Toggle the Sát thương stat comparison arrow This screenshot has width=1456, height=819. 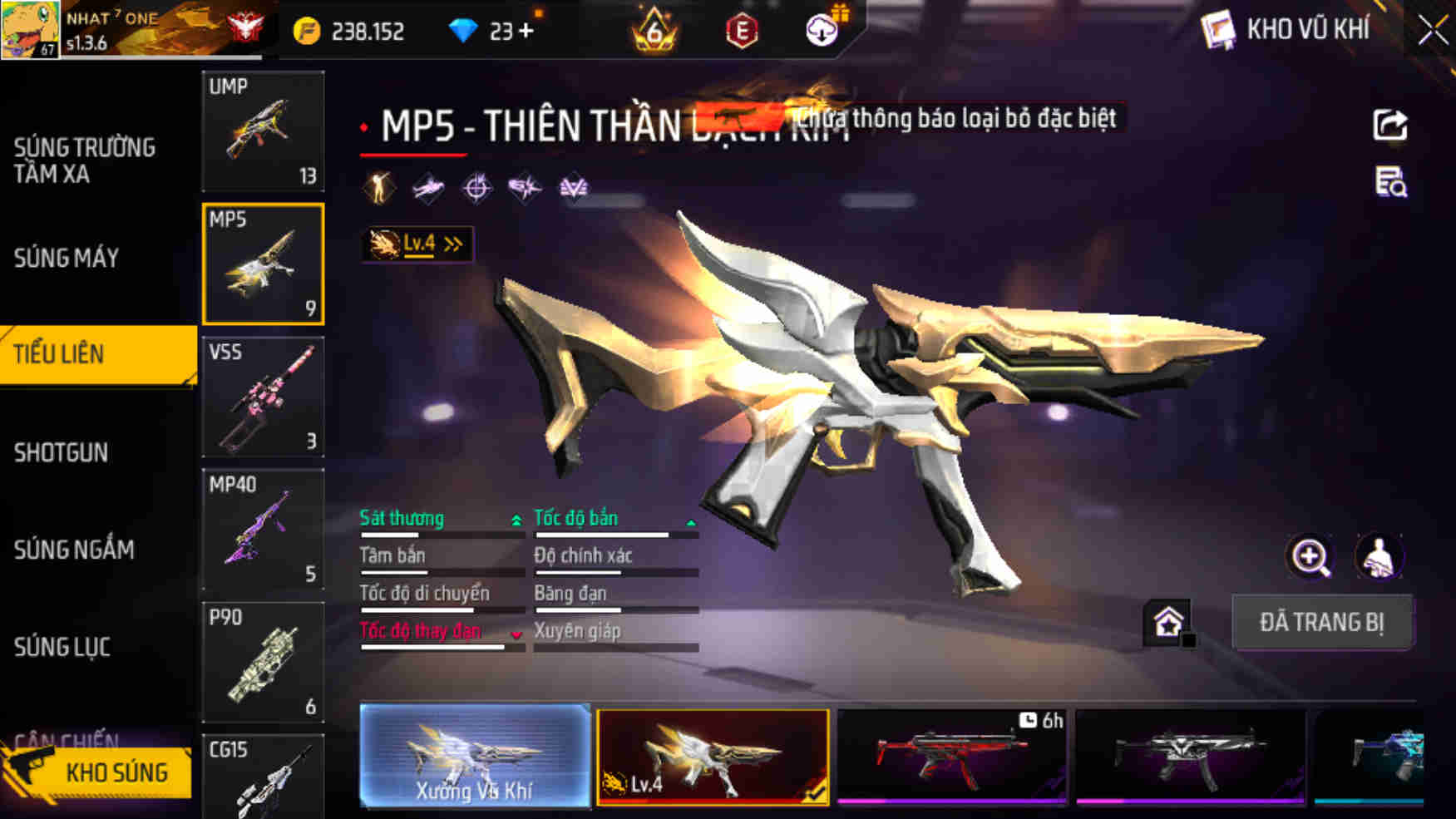tap(516, 519)
